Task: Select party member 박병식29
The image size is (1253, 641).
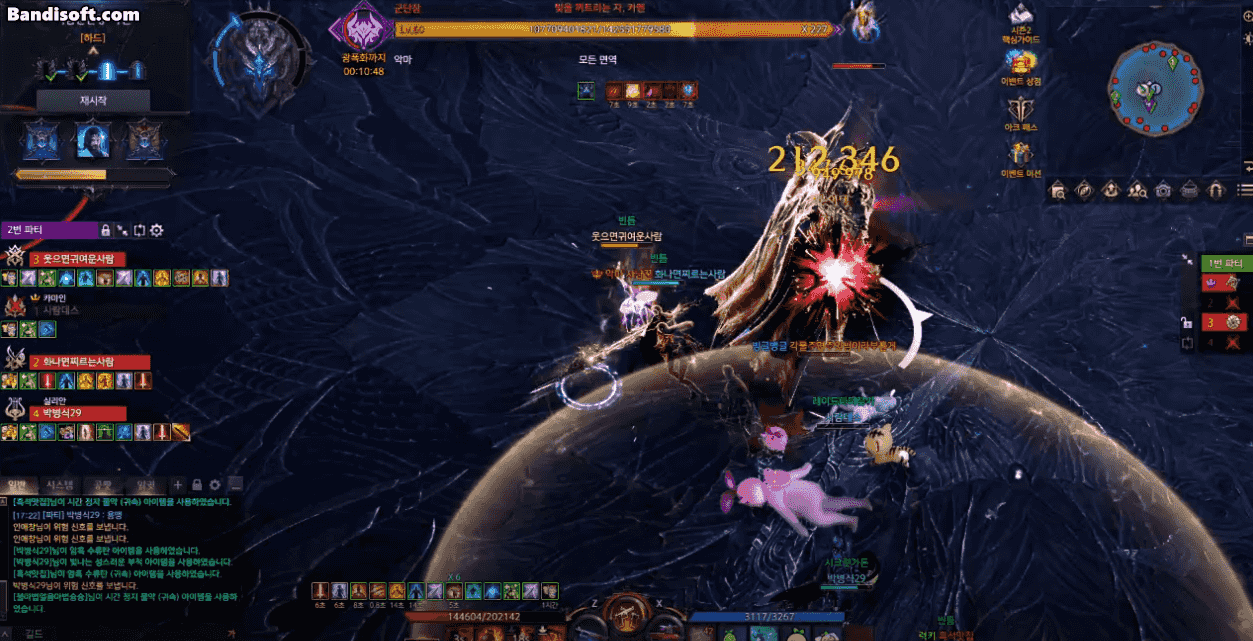Action: tap(68, 413)
